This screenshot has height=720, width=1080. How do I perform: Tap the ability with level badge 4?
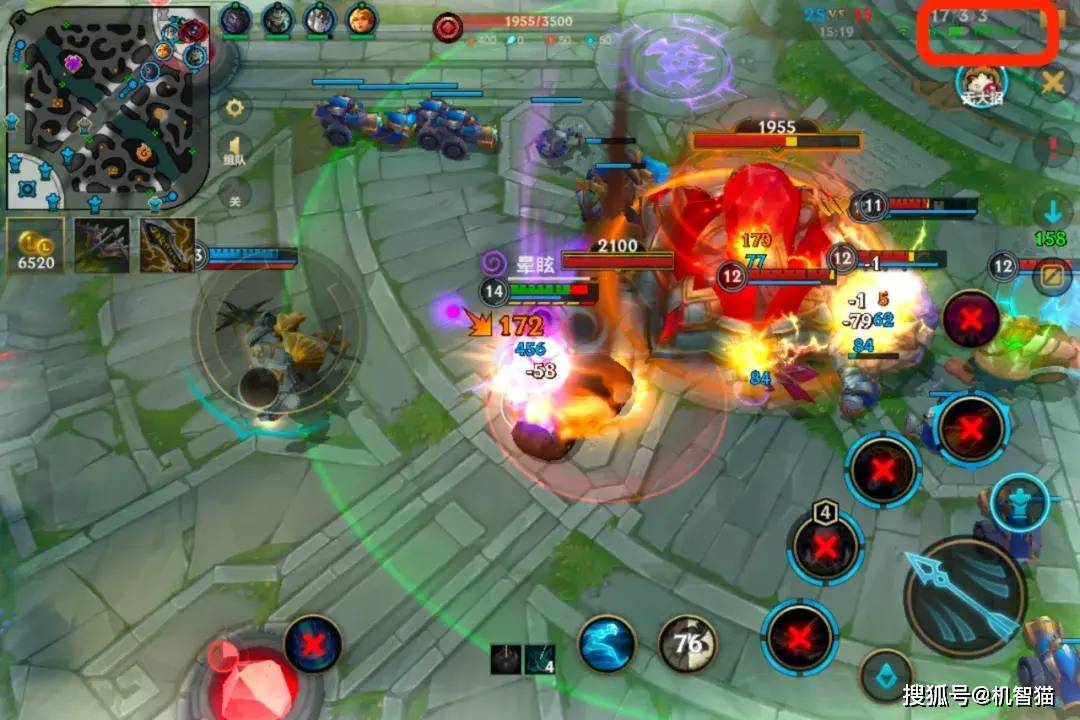pyautogui.click(x=825, y=546)
